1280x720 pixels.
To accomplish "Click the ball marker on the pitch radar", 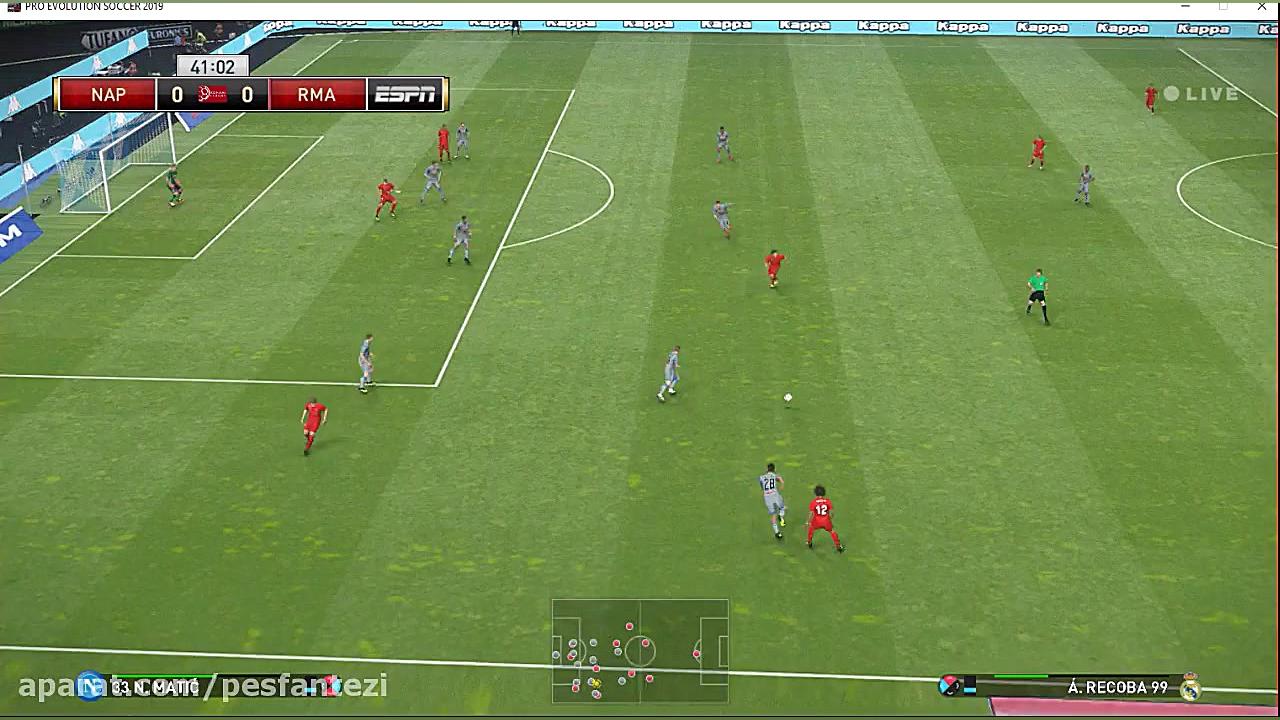I will pos(596,683).
